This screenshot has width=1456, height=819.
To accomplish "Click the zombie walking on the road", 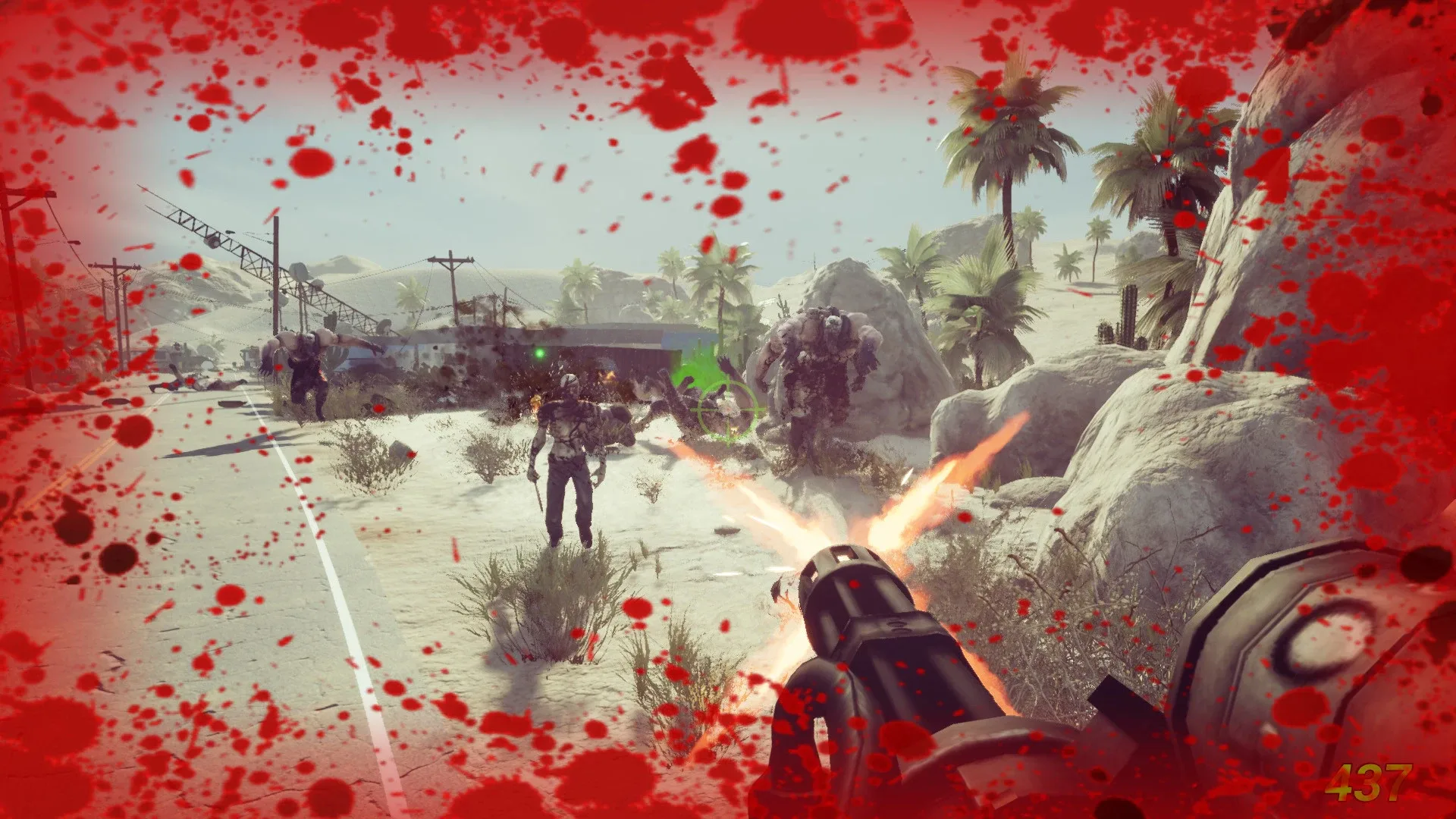I will point(565,455).
